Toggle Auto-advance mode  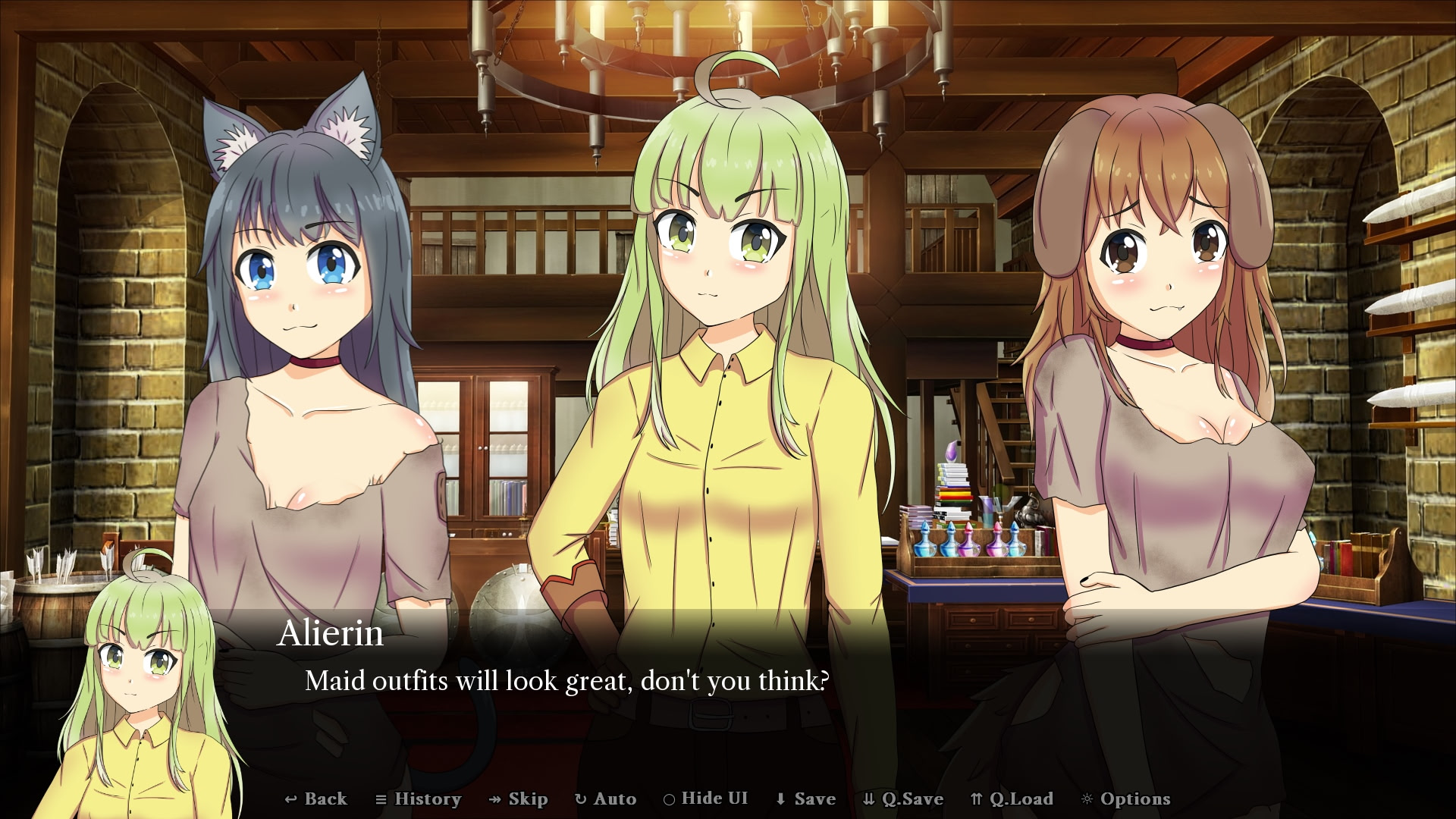606,799
